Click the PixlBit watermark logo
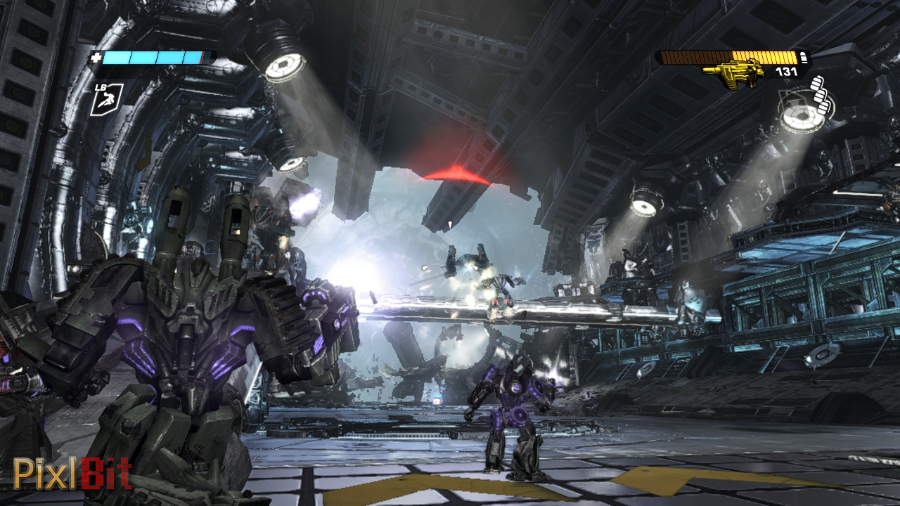The width and height of the screenshot is (900, 506). tap(72, 471)
